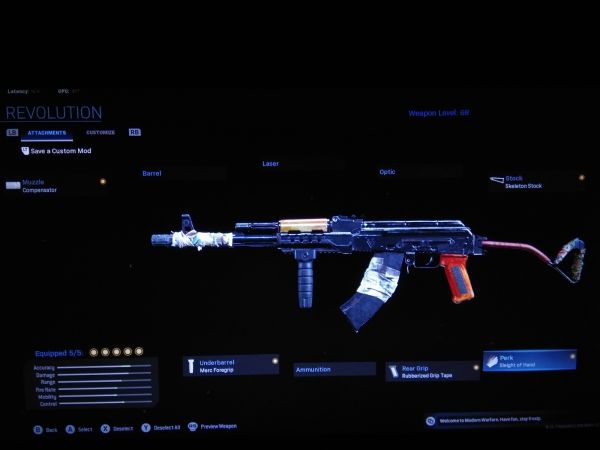Save a Custom Mod
The image size is (600, 450).
click(x=62, y=150)
